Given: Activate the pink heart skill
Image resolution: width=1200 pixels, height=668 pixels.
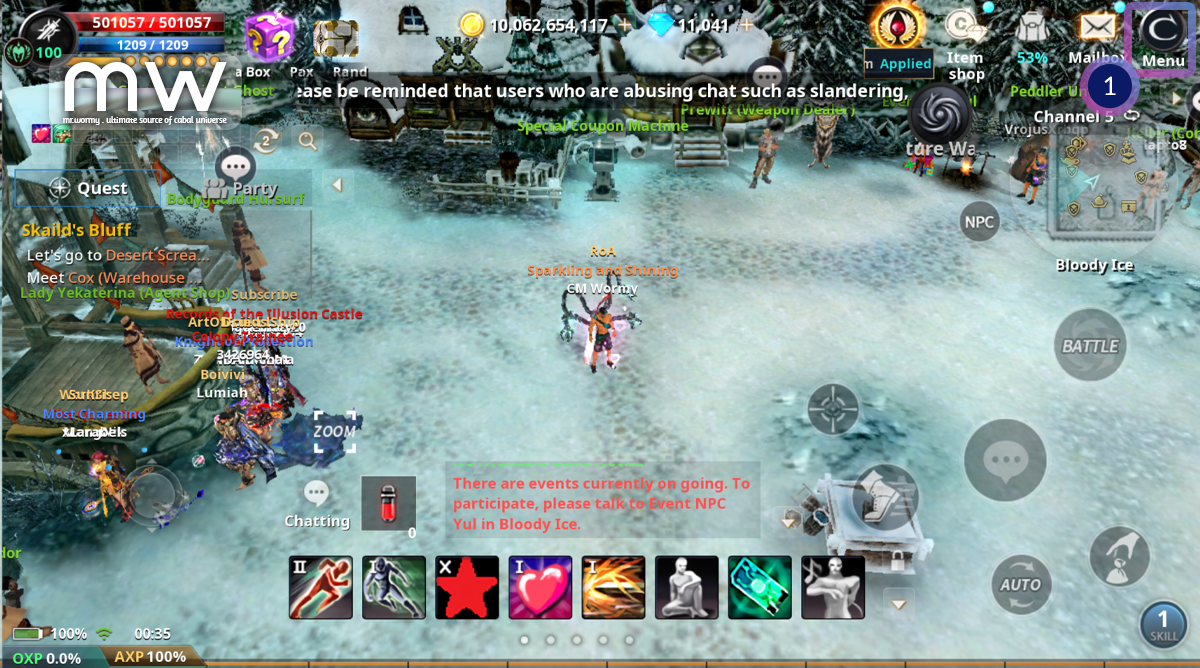Looking at the screenshot, I should click(540, 587).
